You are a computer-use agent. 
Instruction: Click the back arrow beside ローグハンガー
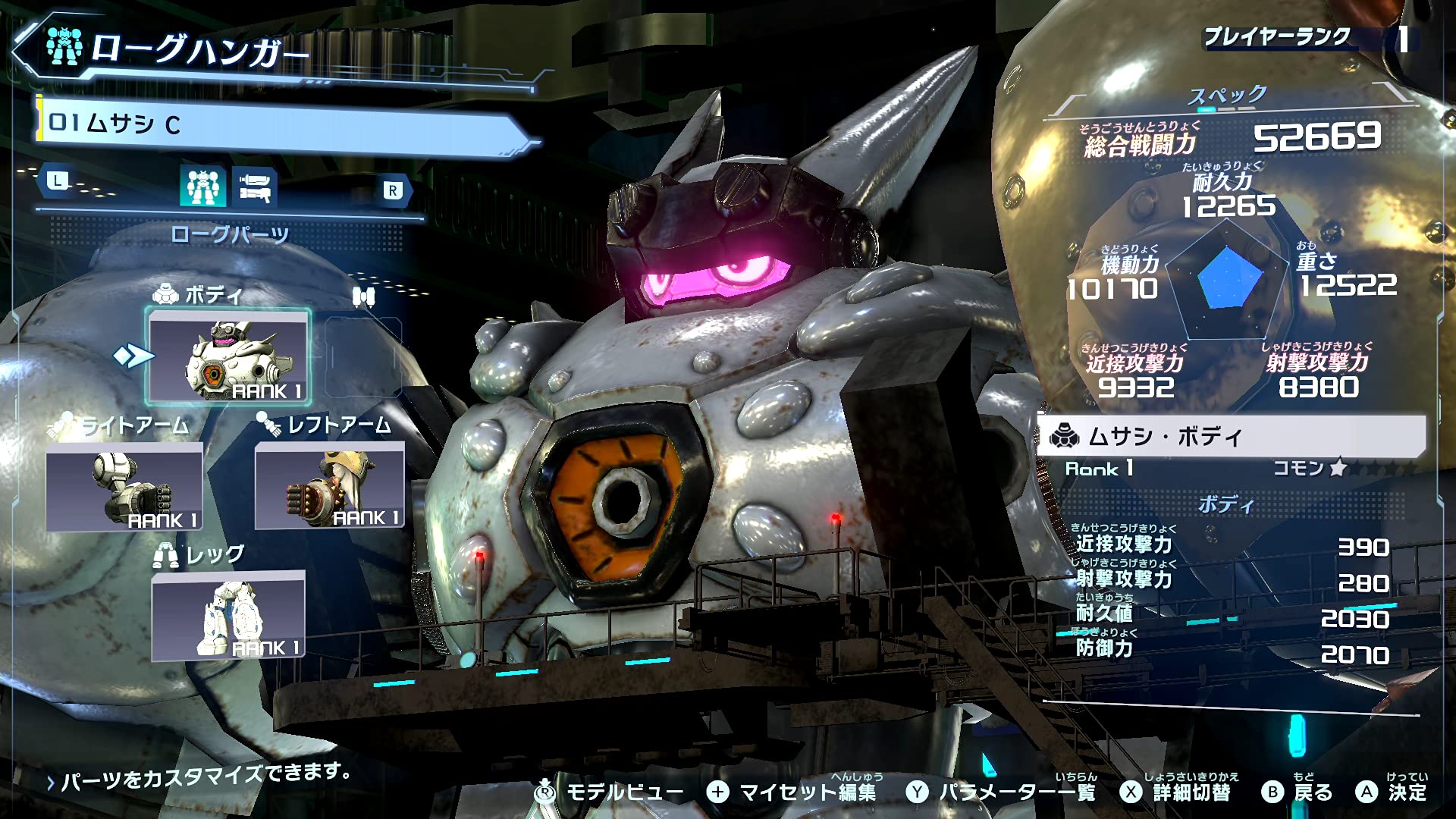tap(26, 49)
